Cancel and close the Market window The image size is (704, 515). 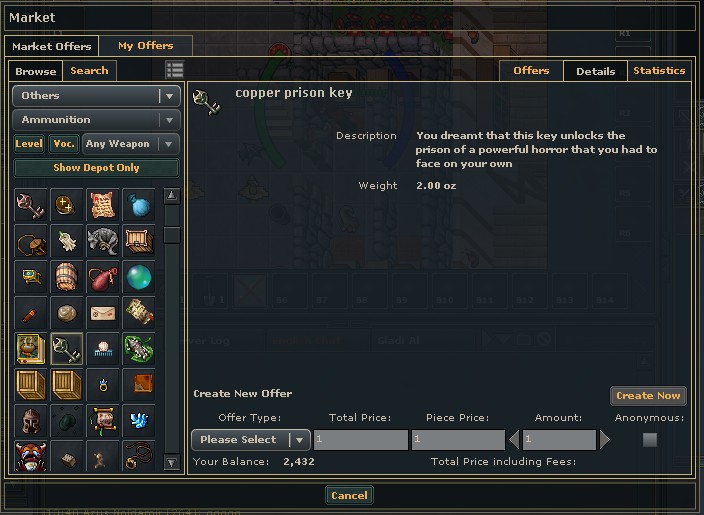click(x=349, y=496)
